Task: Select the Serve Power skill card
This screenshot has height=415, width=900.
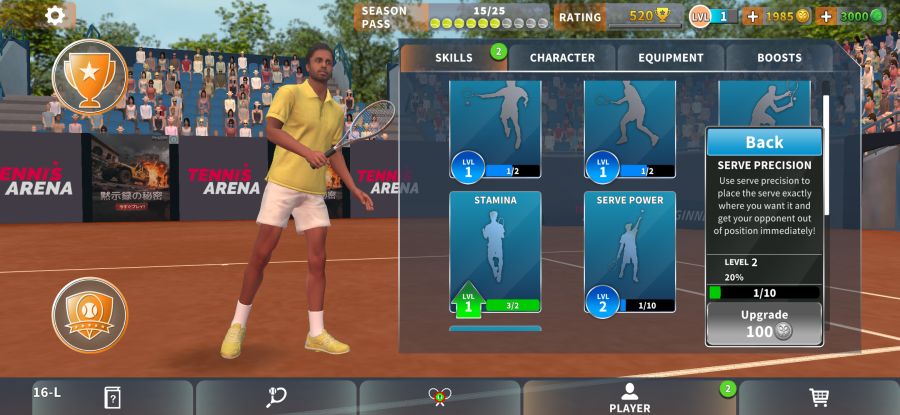Action: (x=630, y=251)
